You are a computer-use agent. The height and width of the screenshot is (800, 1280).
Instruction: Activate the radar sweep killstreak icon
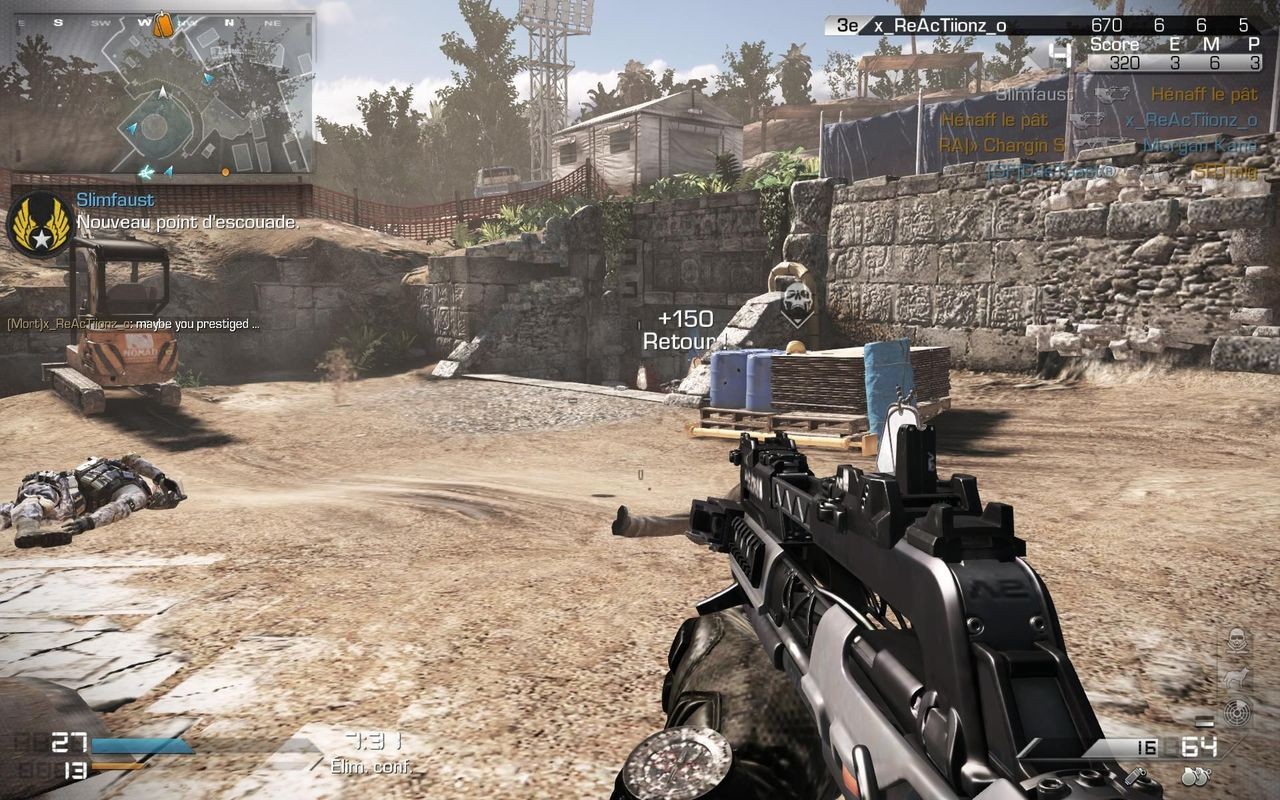1238,711
